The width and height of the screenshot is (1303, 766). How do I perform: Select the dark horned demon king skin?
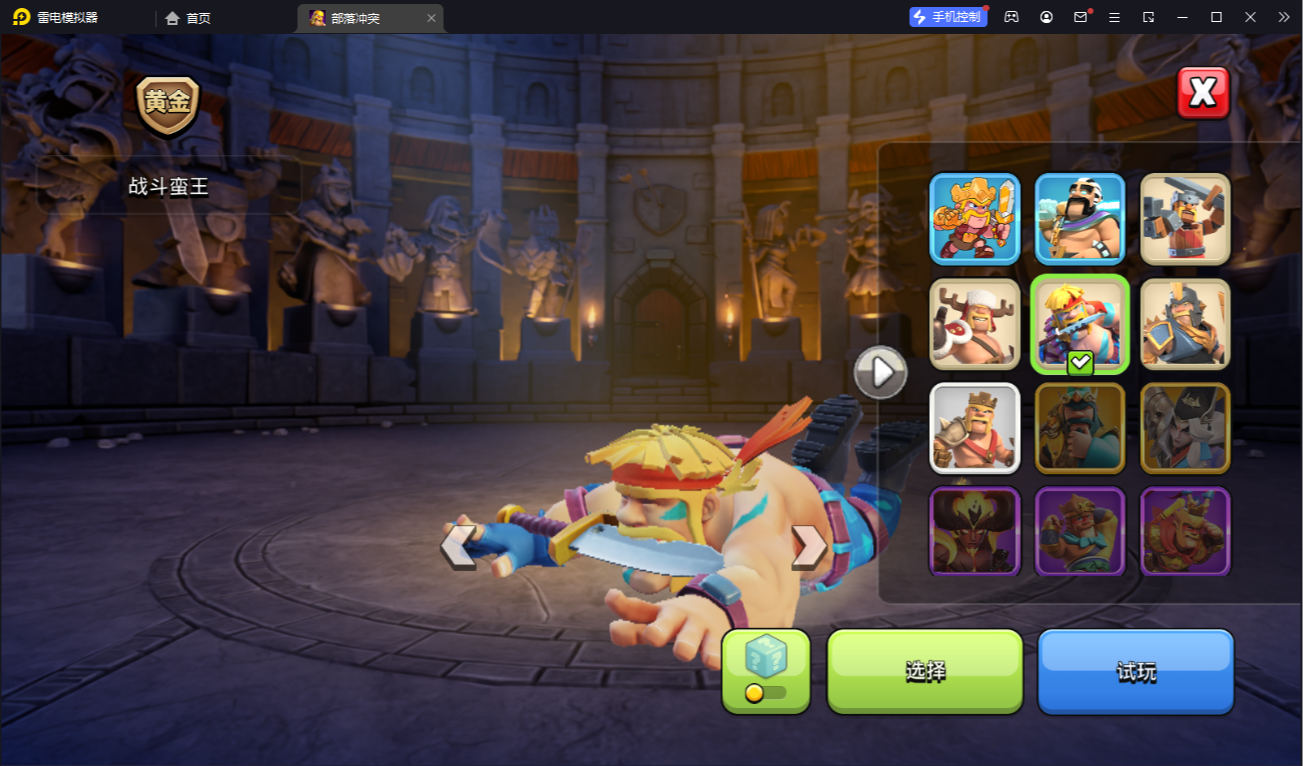pyautogui.click(x=975, y=531)
